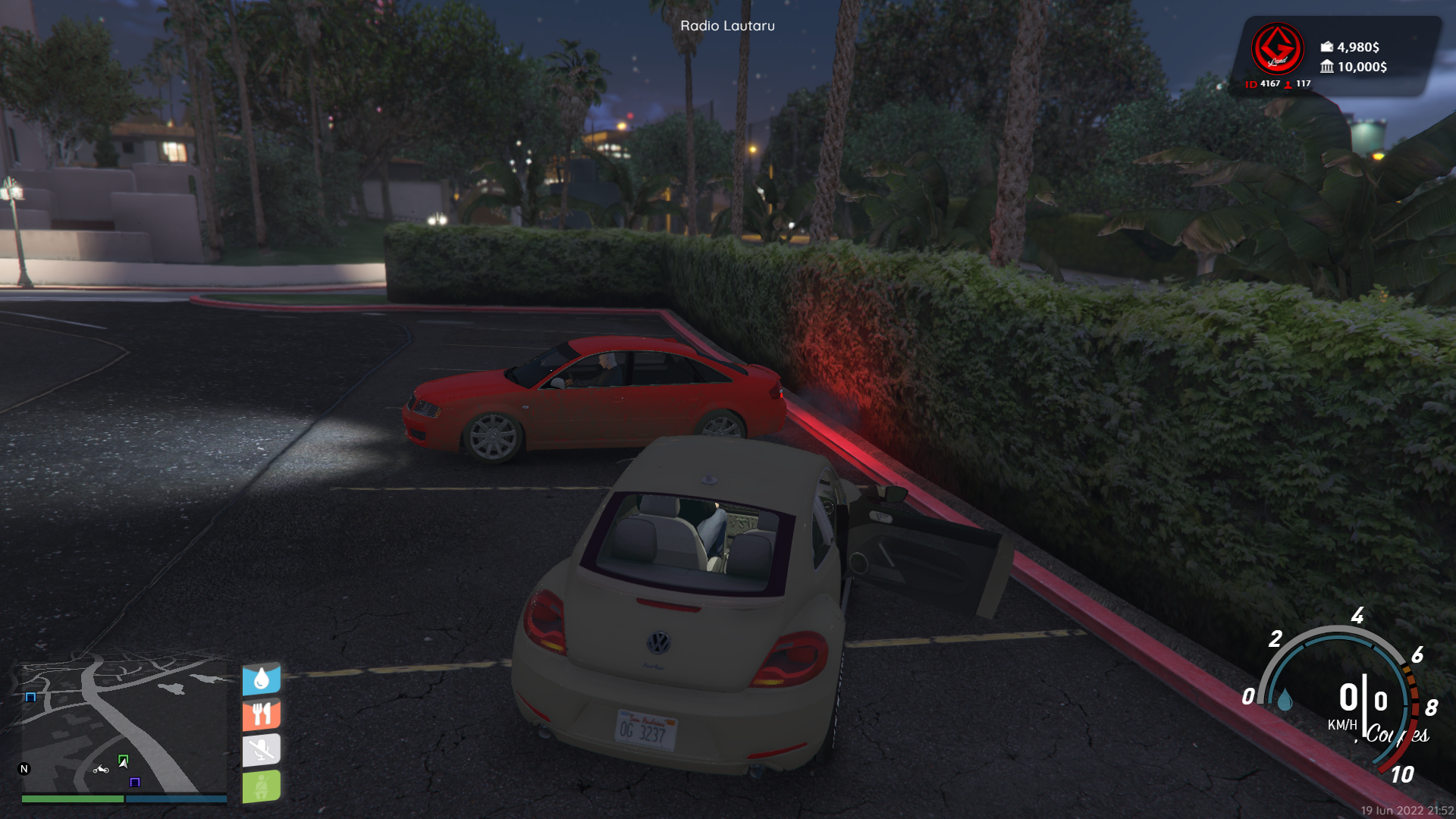This screenshot has width=1456, height=819.
Task: Select the motorcycle blip on the minimap
Action: click(x=101, y=770)
